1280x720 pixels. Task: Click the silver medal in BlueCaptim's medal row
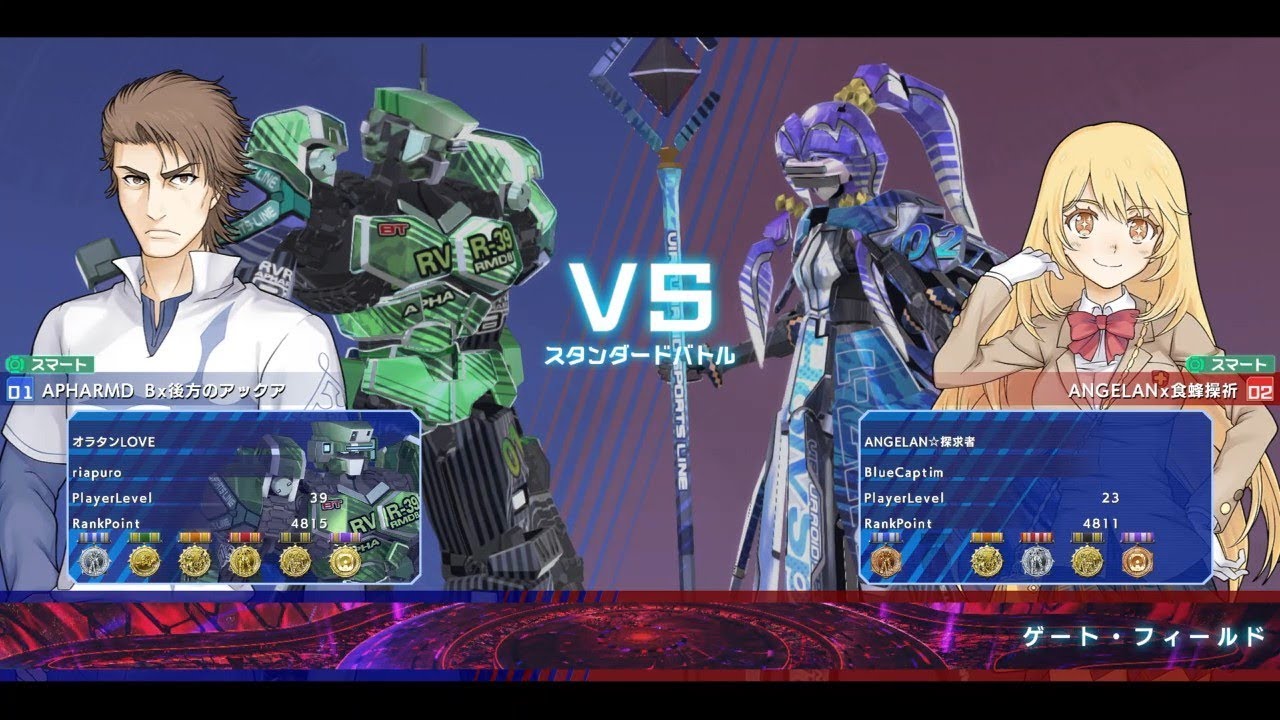(1038, 562)
